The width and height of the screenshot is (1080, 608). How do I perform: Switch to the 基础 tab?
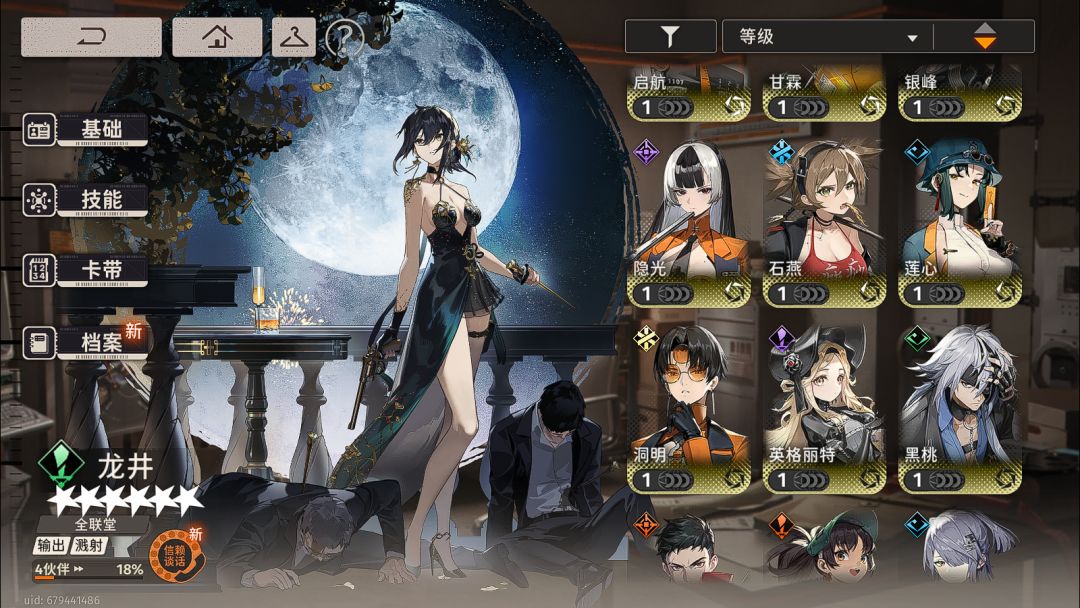100,129
